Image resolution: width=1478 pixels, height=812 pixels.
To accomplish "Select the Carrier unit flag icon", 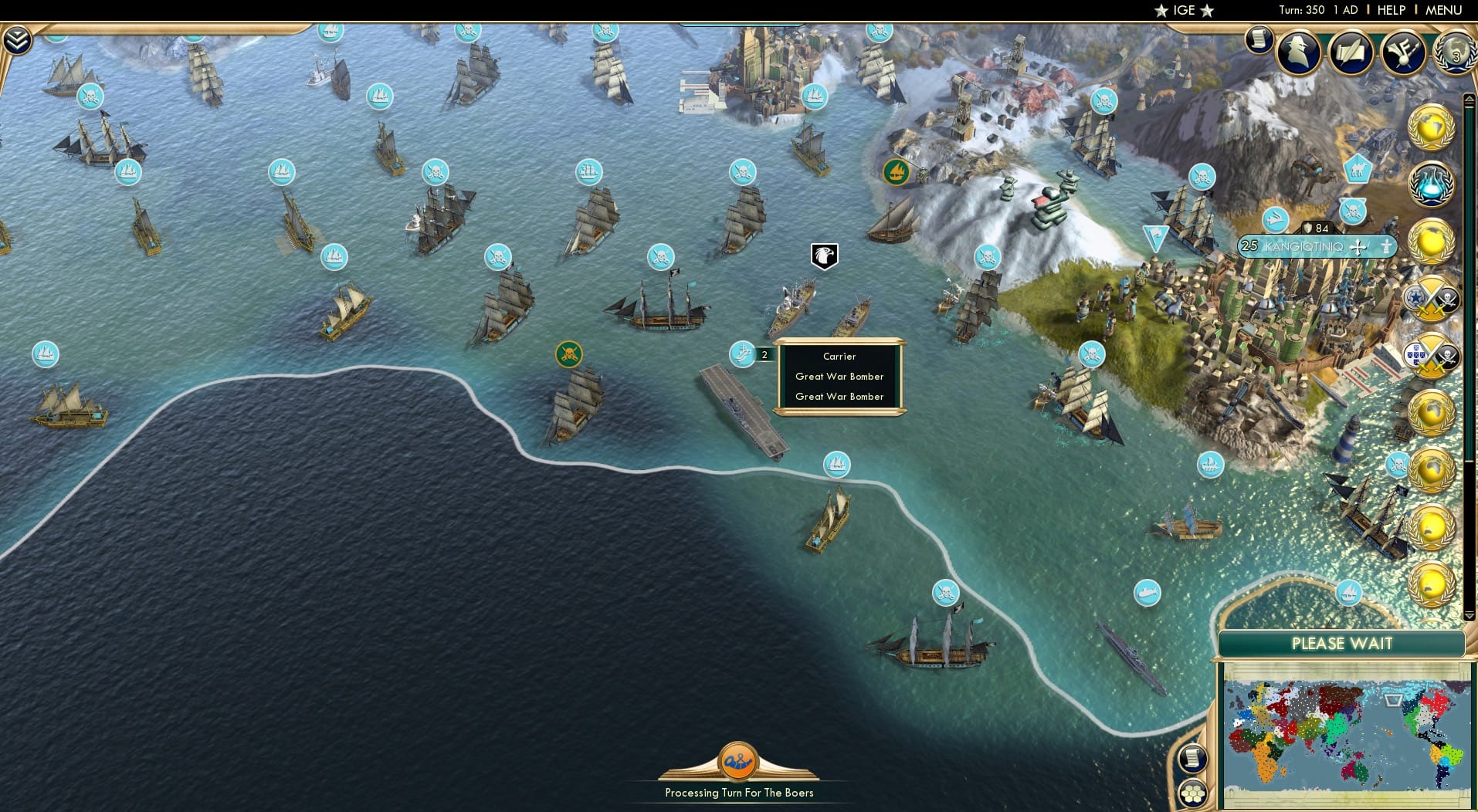I will tap(742, 355).
